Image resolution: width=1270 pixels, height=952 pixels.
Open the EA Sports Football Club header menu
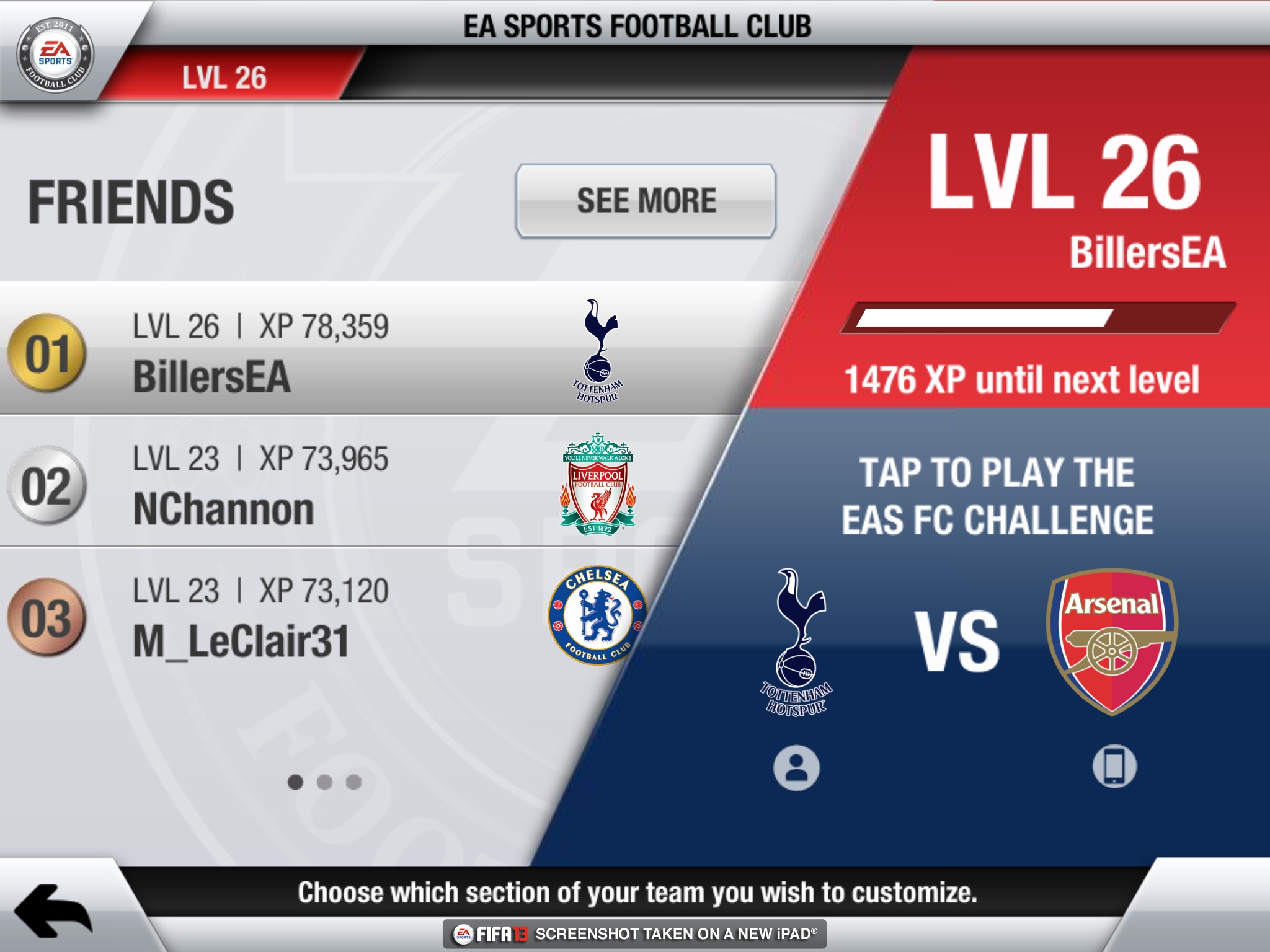635,26
